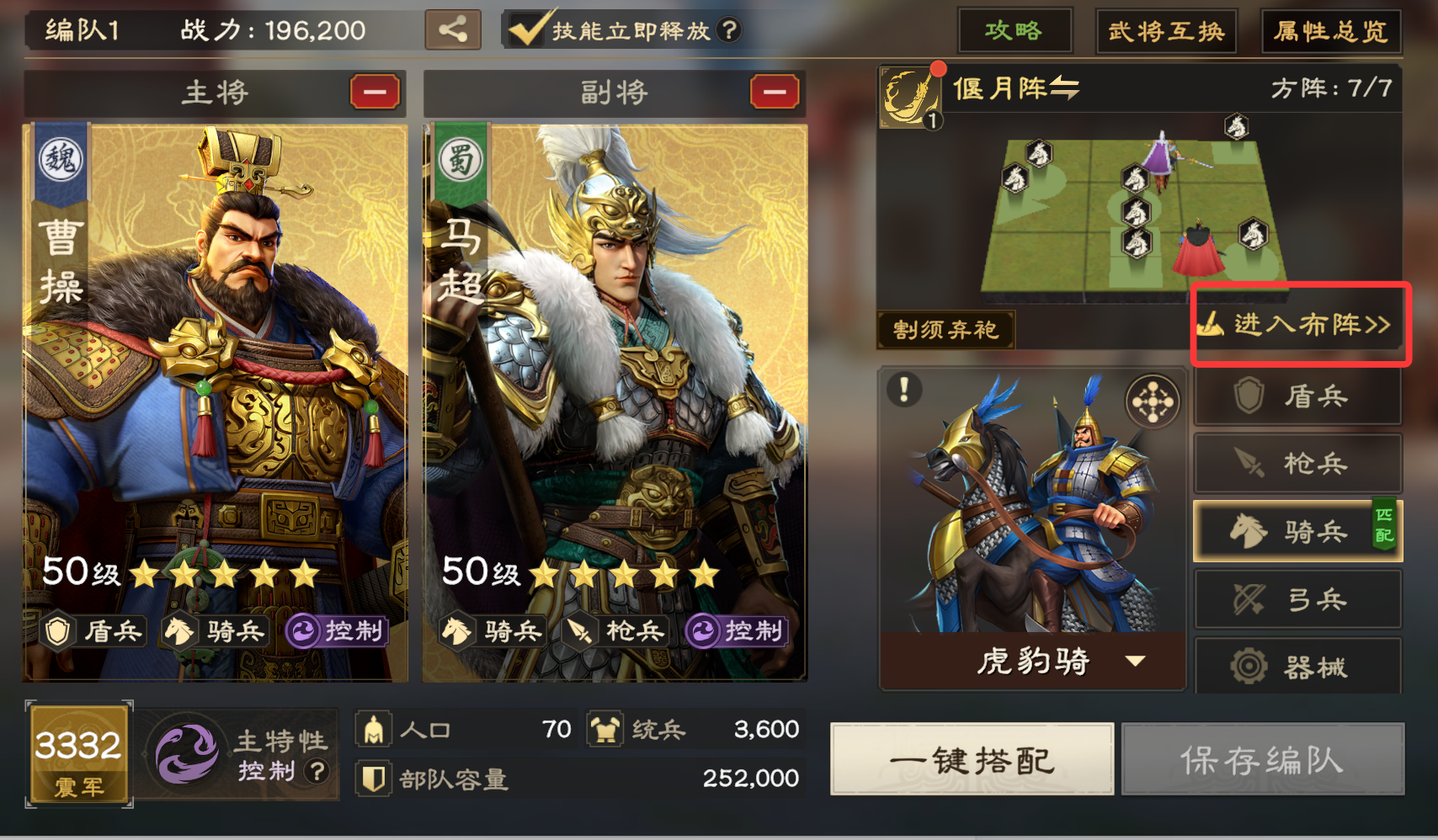Click the swap arrows beside 偃月阵

(x=1063, y=88)
